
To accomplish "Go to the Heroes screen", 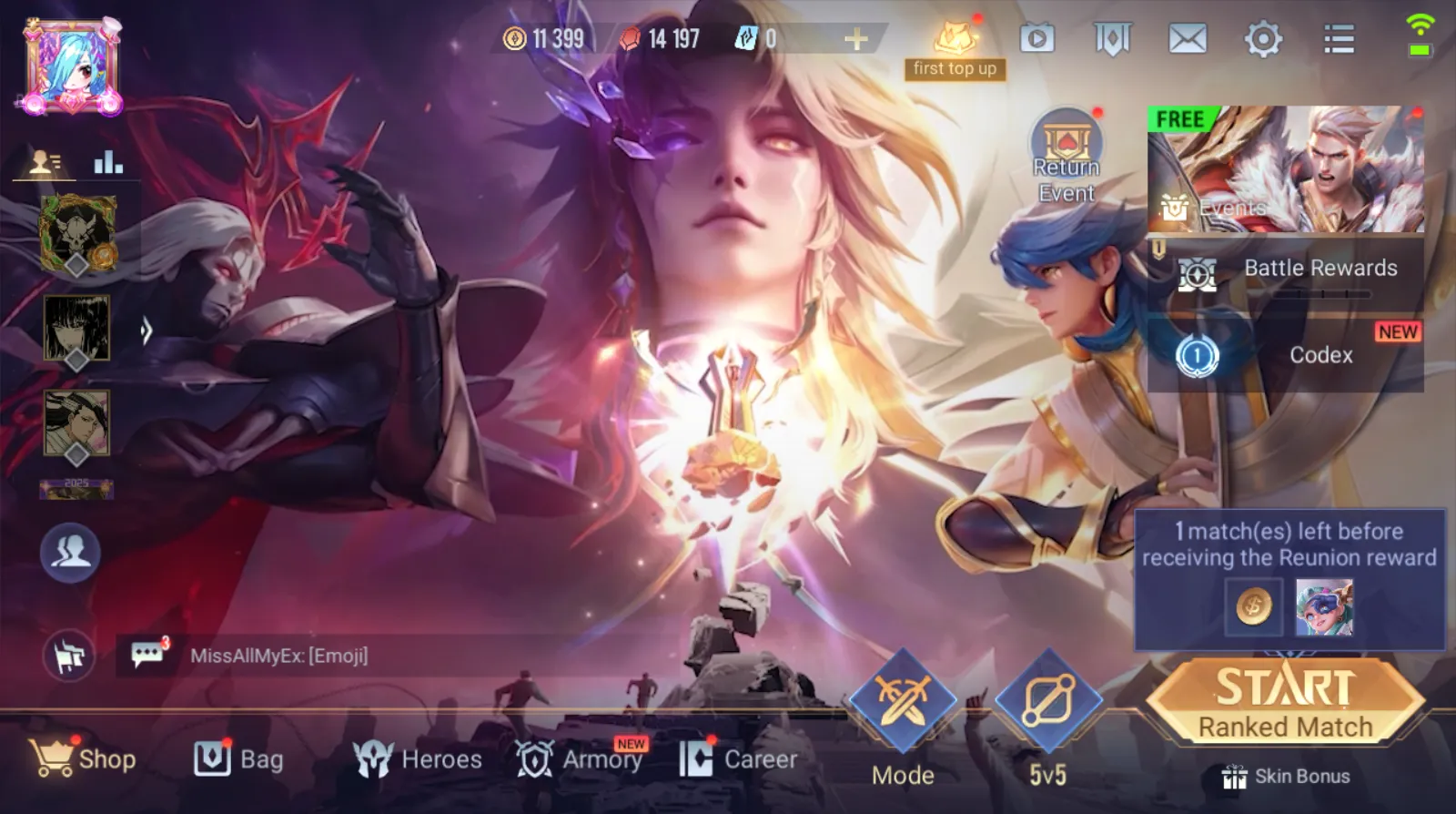I will (x=418, y=758).
